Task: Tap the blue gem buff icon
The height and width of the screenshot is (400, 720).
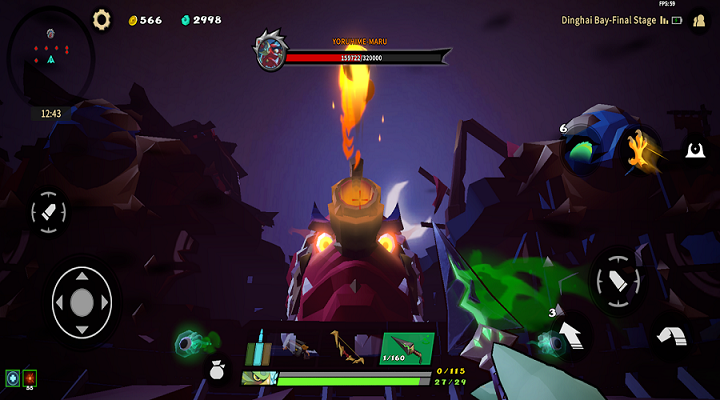Action: click(x=12, y=378)
